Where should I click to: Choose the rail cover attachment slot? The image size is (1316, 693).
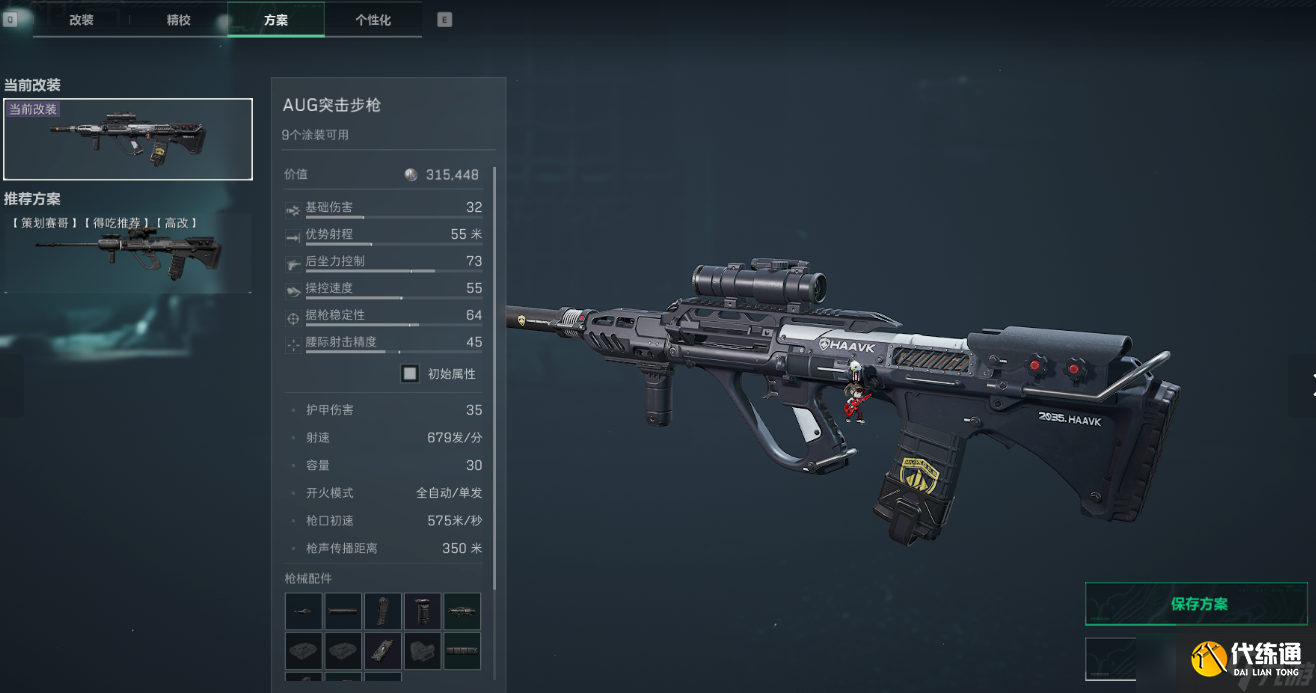click(462, 651)
